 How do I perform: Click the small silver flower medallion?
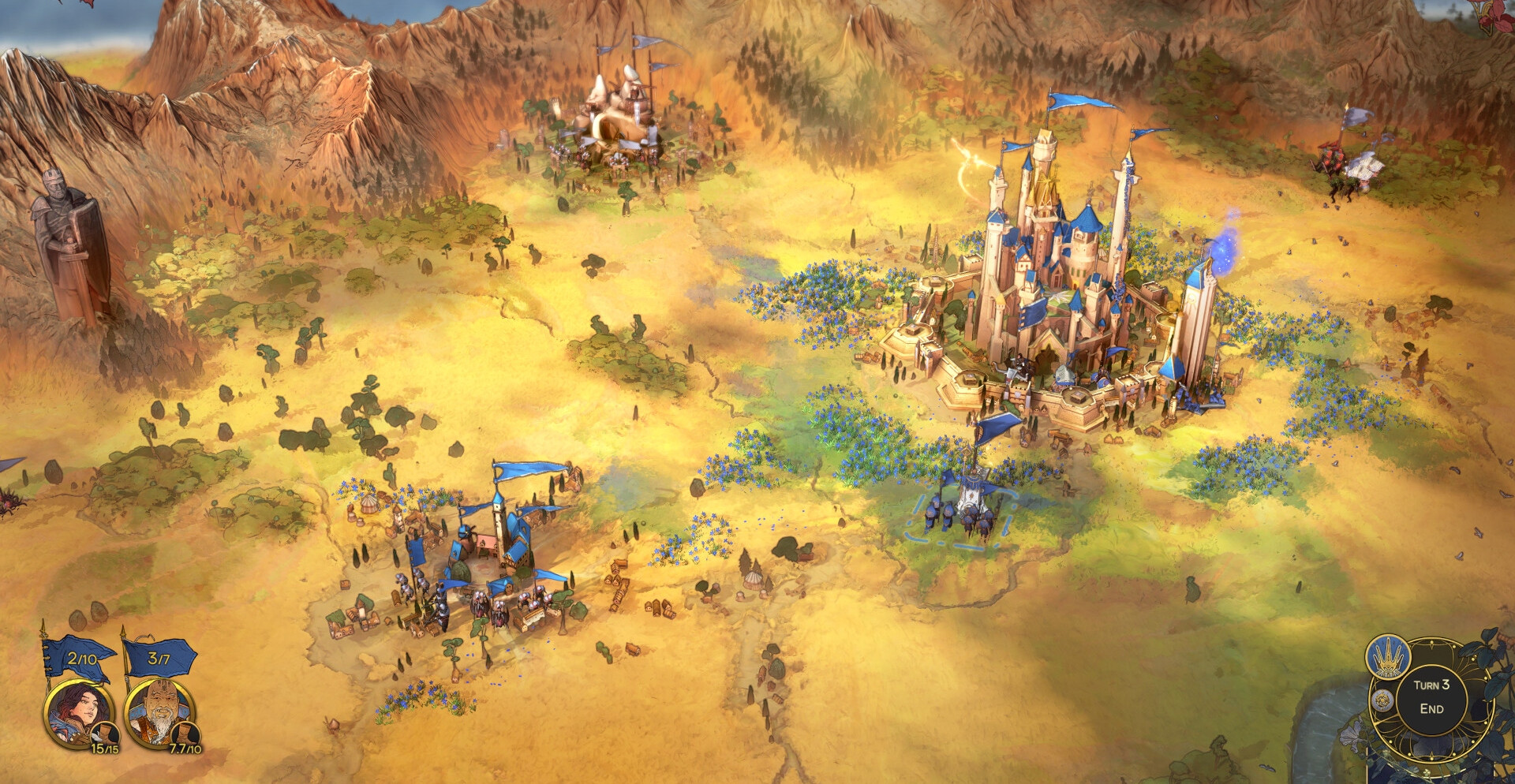1381,700
